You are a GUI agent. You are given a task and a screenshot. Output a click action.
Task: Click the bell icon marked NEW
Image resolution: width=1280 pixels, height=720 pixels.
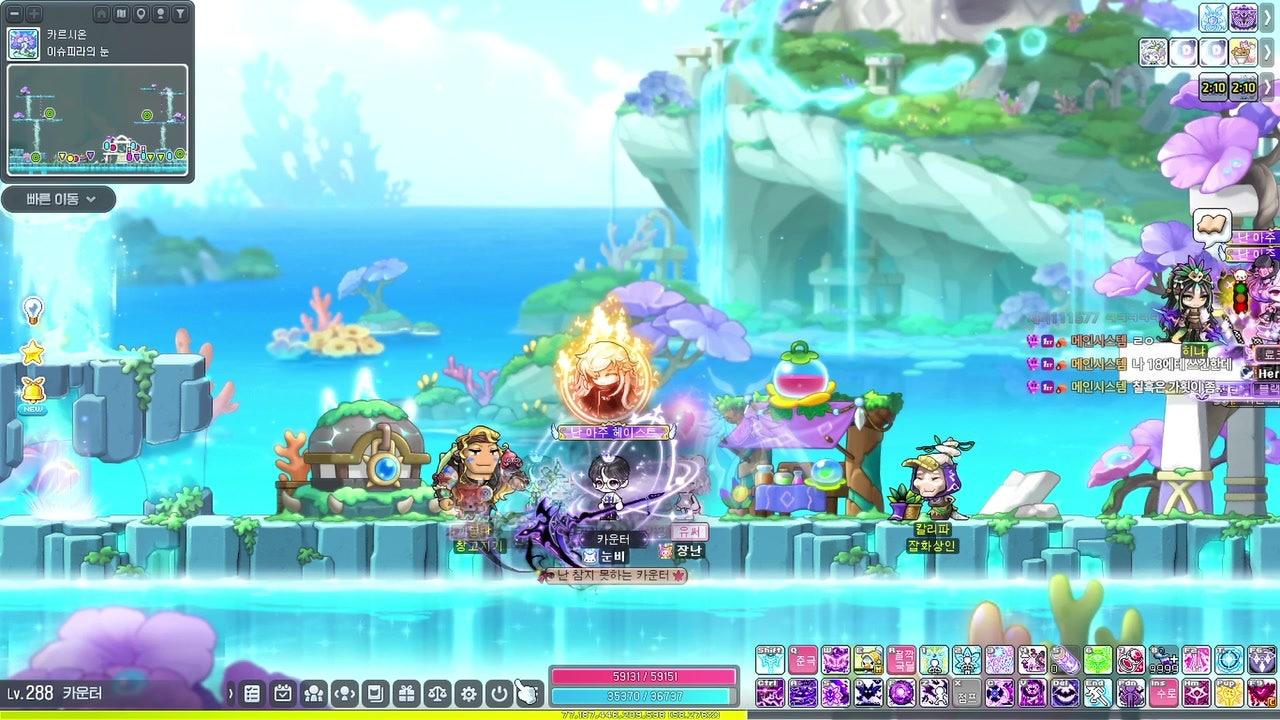point(33,392)
